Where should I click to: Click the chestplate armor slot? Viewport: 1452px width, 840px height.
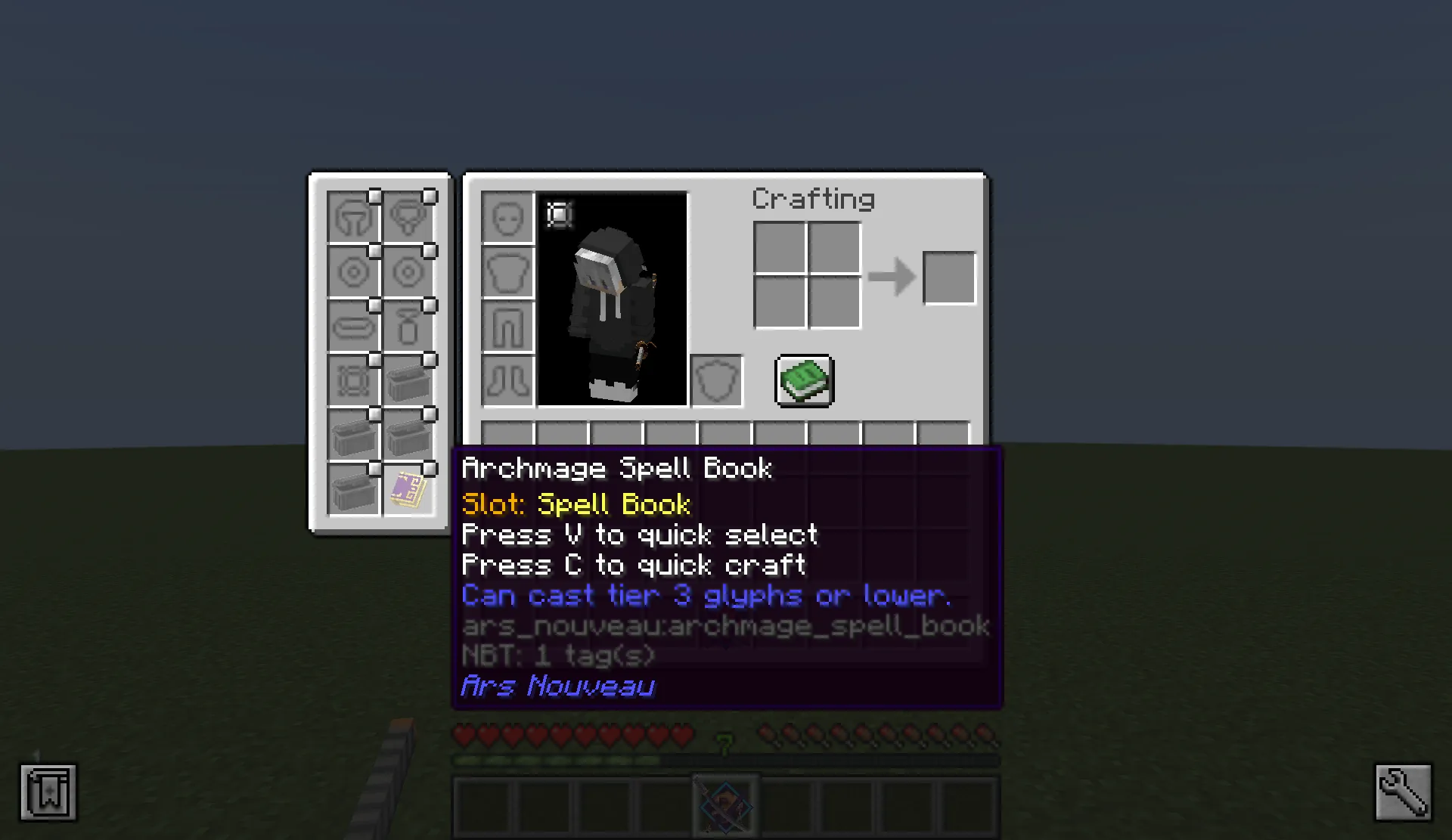(x=507, y=272)
